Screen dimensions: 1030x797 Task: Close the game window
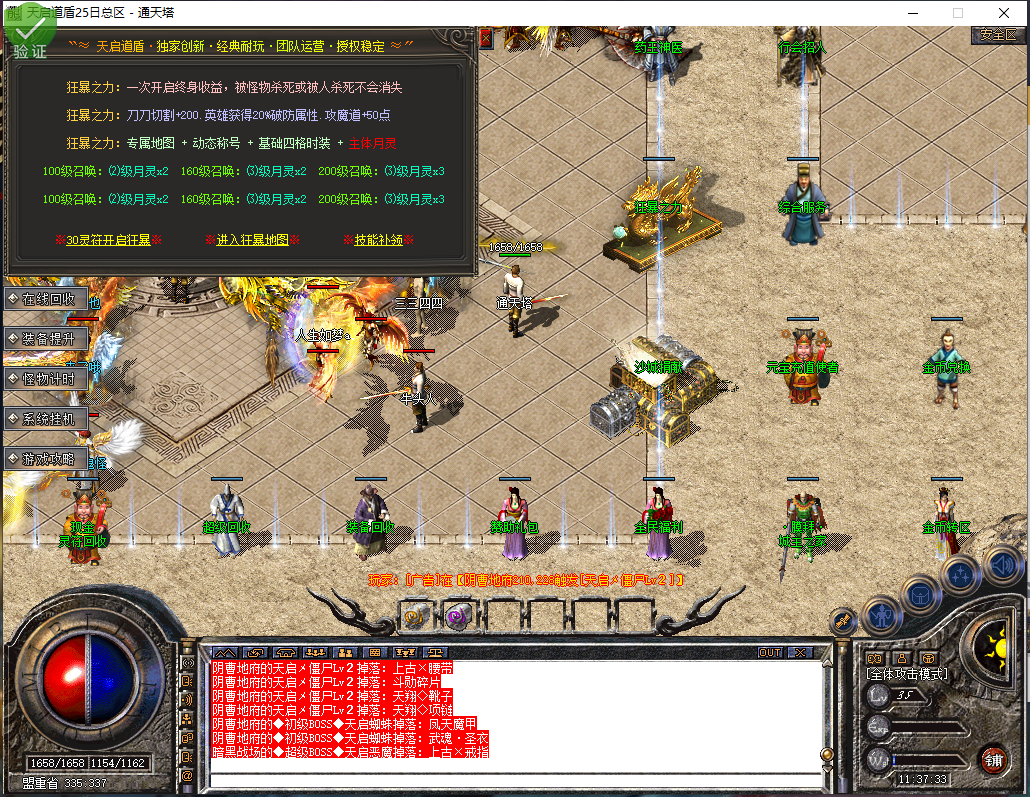tap(1003, 13)
